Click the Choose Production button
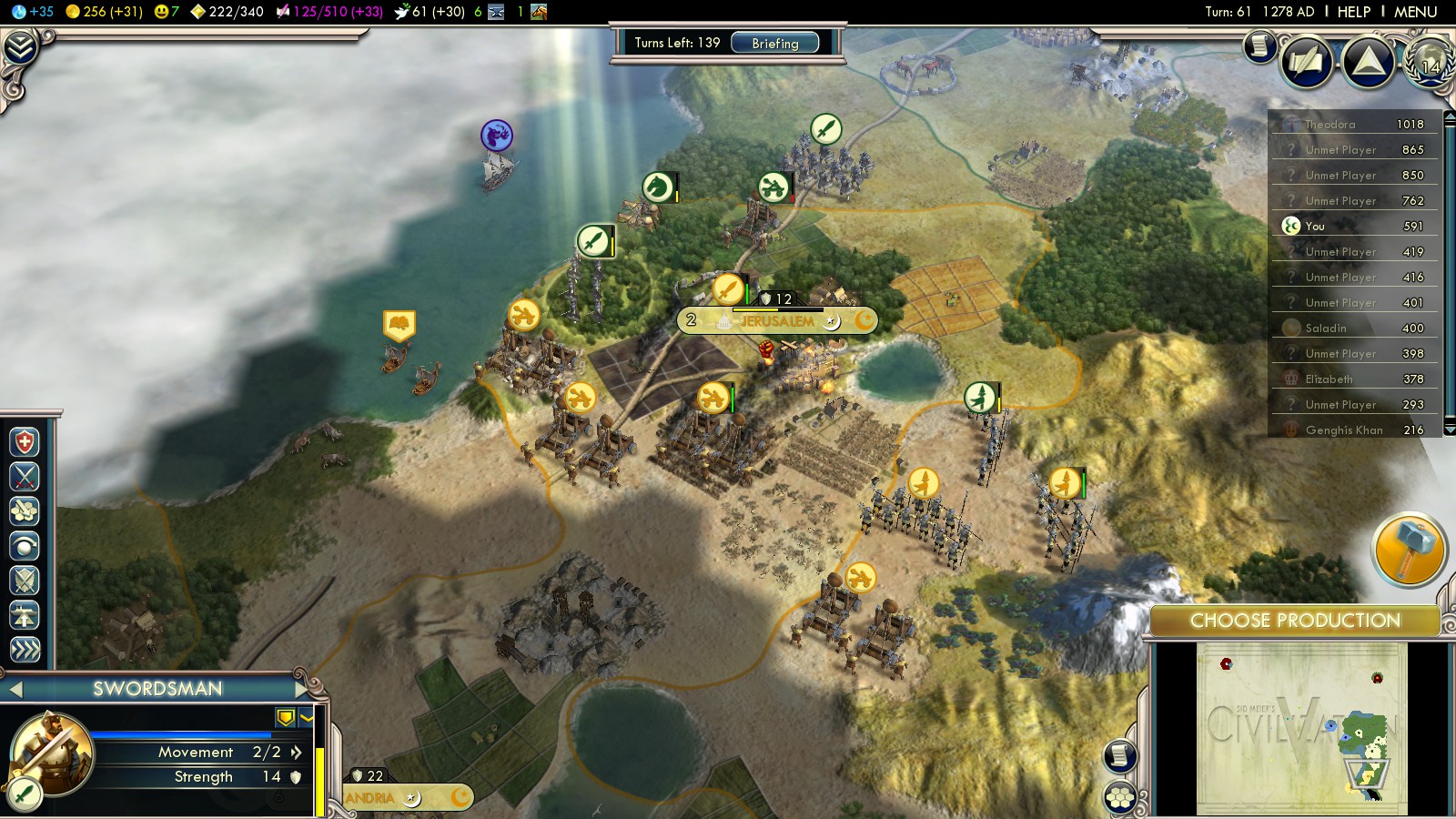Screen dimensions: 1456x819 click(x=1294, y=621)
